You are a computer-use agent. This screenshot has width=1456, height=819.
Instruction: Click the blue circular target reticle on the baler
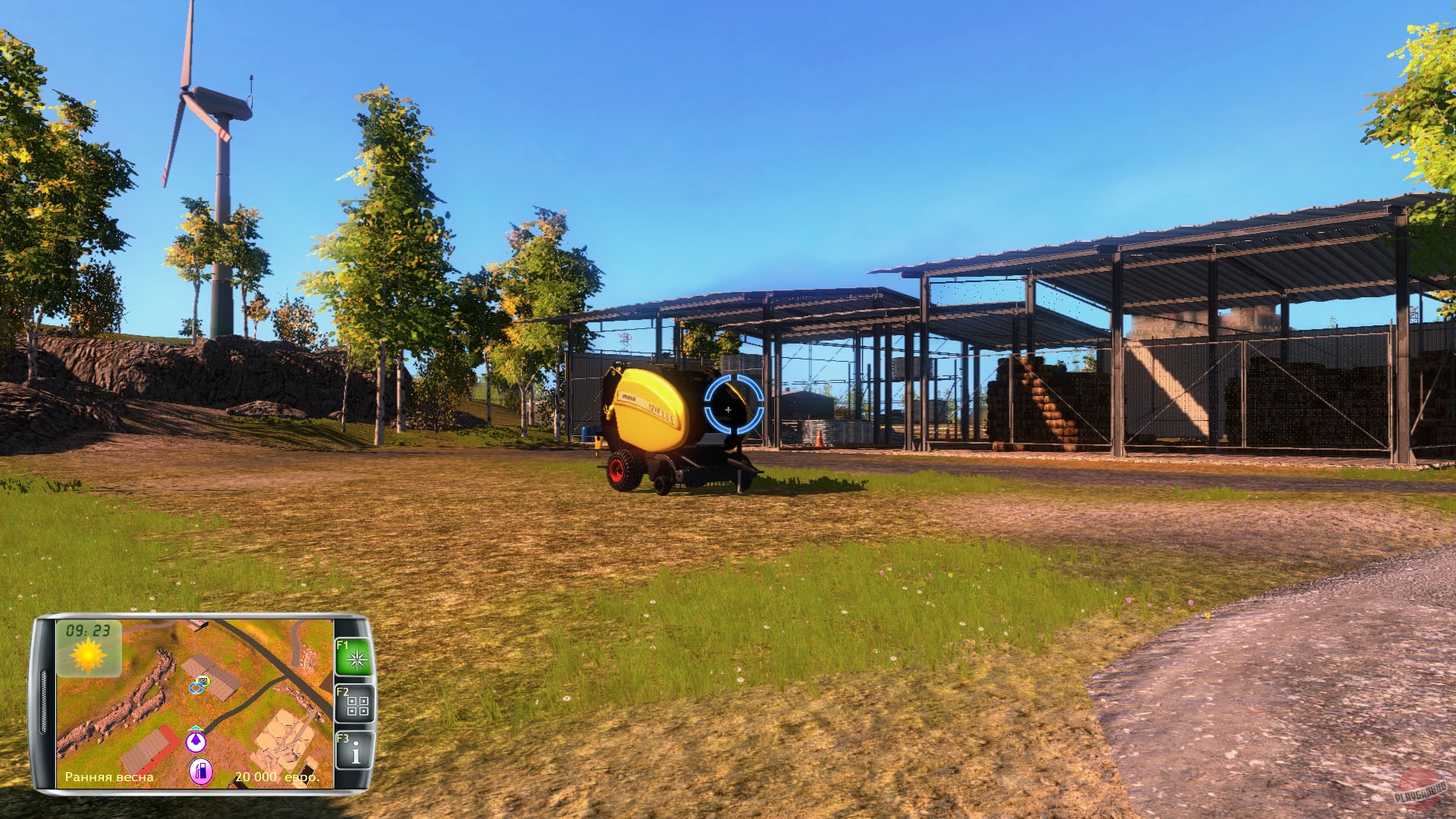pyautogui.click(x=728, y=409)
